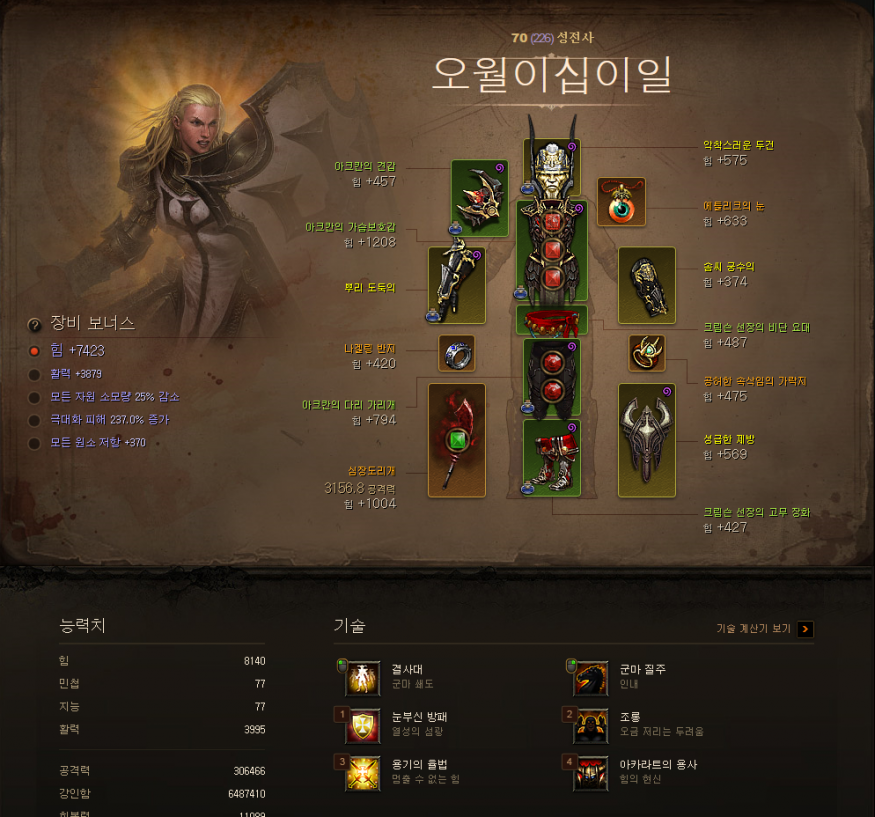
Task: Choose the red boots equipment slot
Action: [x=551, y=457]
